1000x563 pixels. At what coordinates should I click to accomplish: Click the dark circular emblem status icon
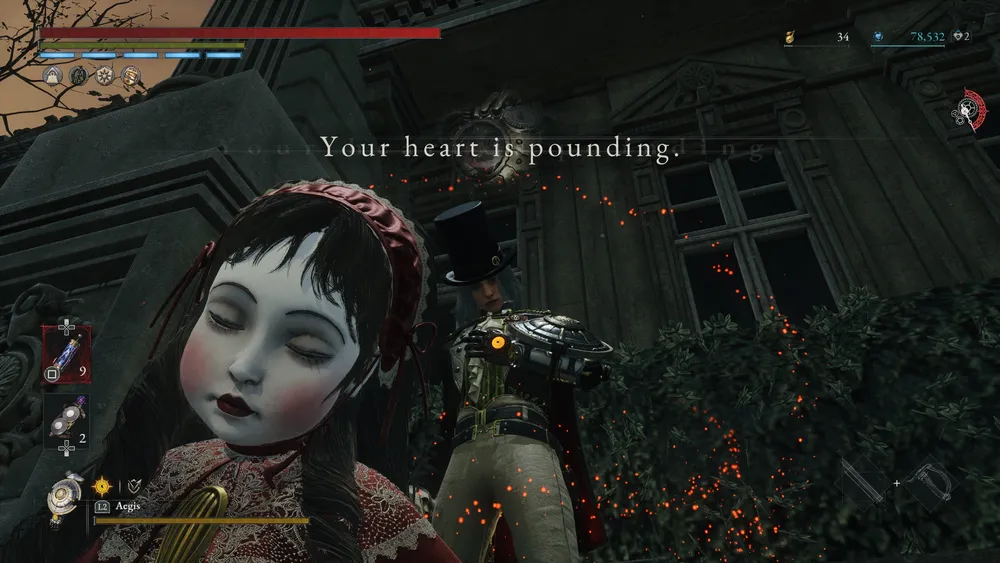pos(79,76)
